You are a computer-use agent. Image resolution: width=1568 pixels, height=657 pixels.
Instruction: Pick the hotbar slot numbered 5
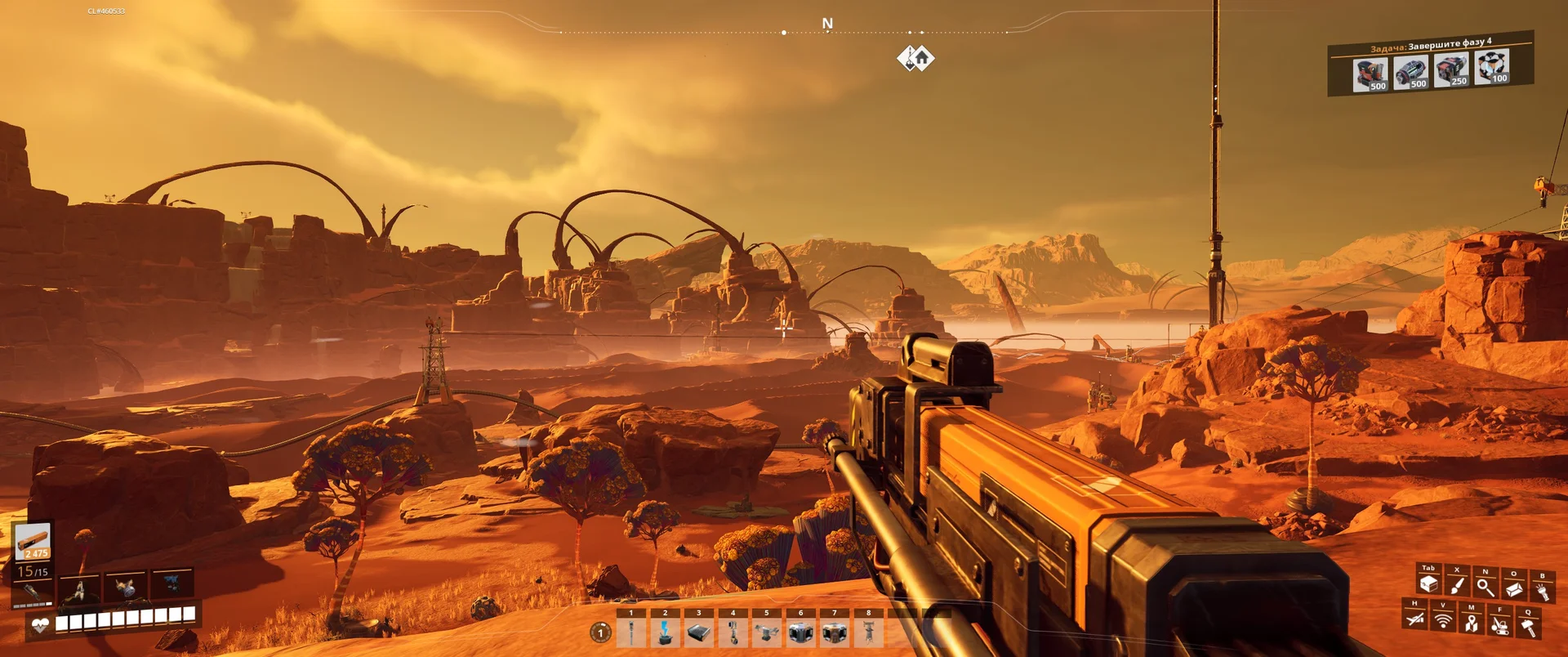pyautogui.click(x=767, y=632)
